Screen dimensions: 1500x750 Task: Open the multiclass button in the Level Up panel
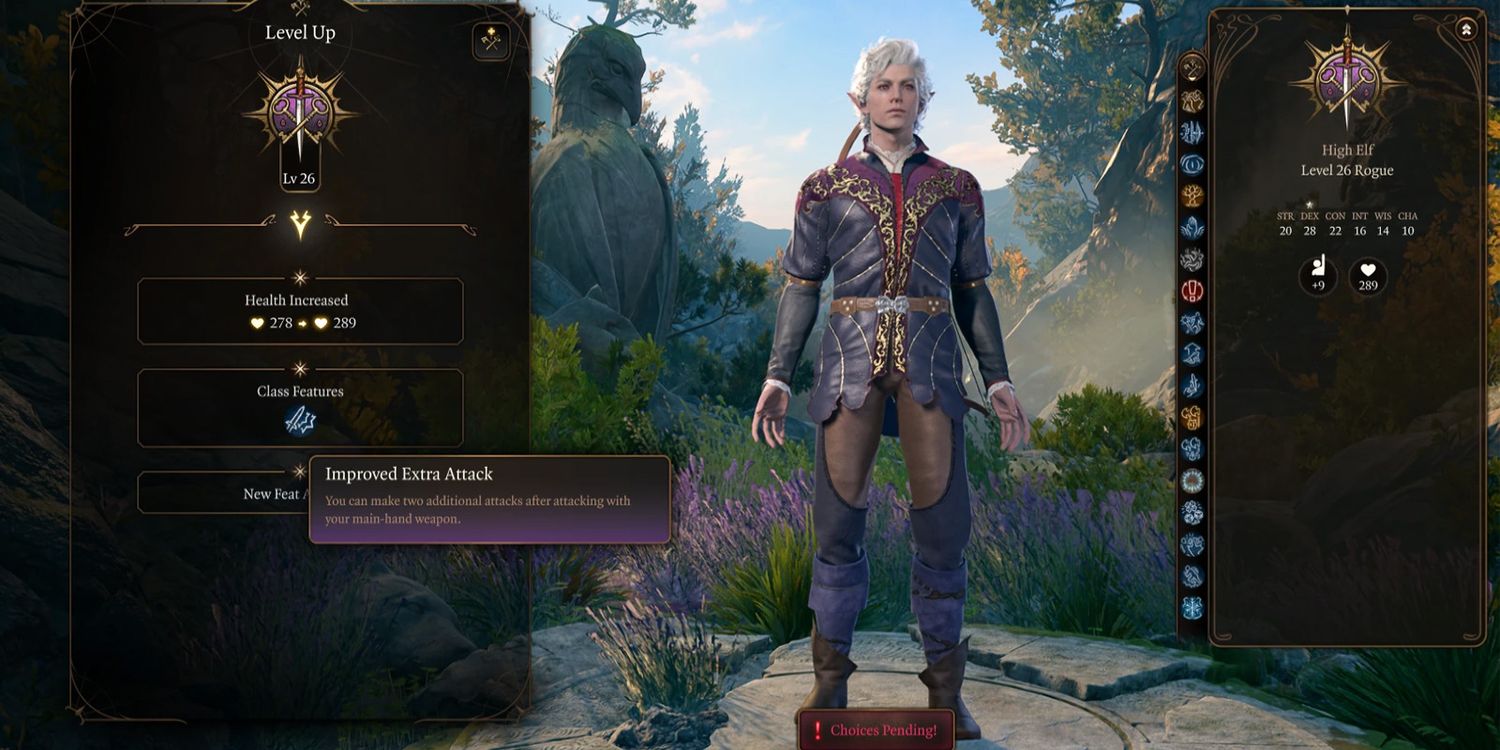[491, 41]
